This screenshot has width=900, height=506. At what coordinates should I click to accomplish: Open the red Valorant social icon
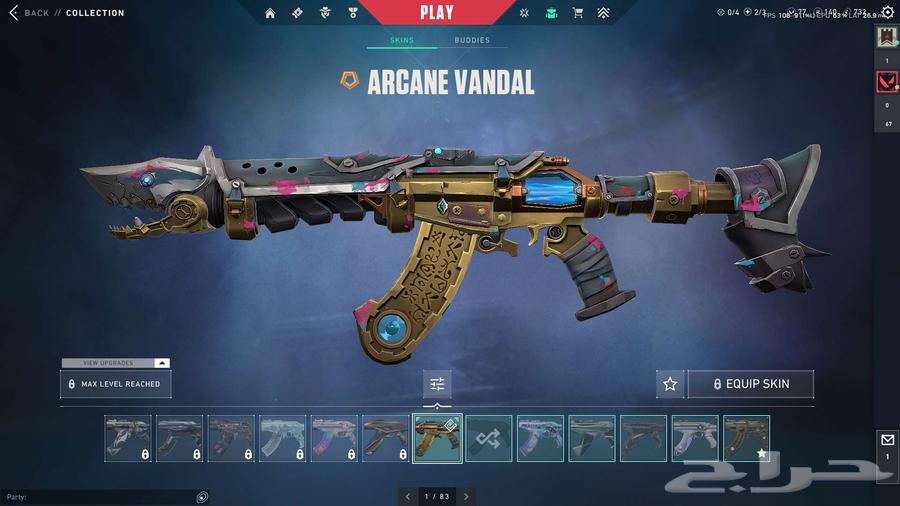pyautogui.click(x=887, y=83)
